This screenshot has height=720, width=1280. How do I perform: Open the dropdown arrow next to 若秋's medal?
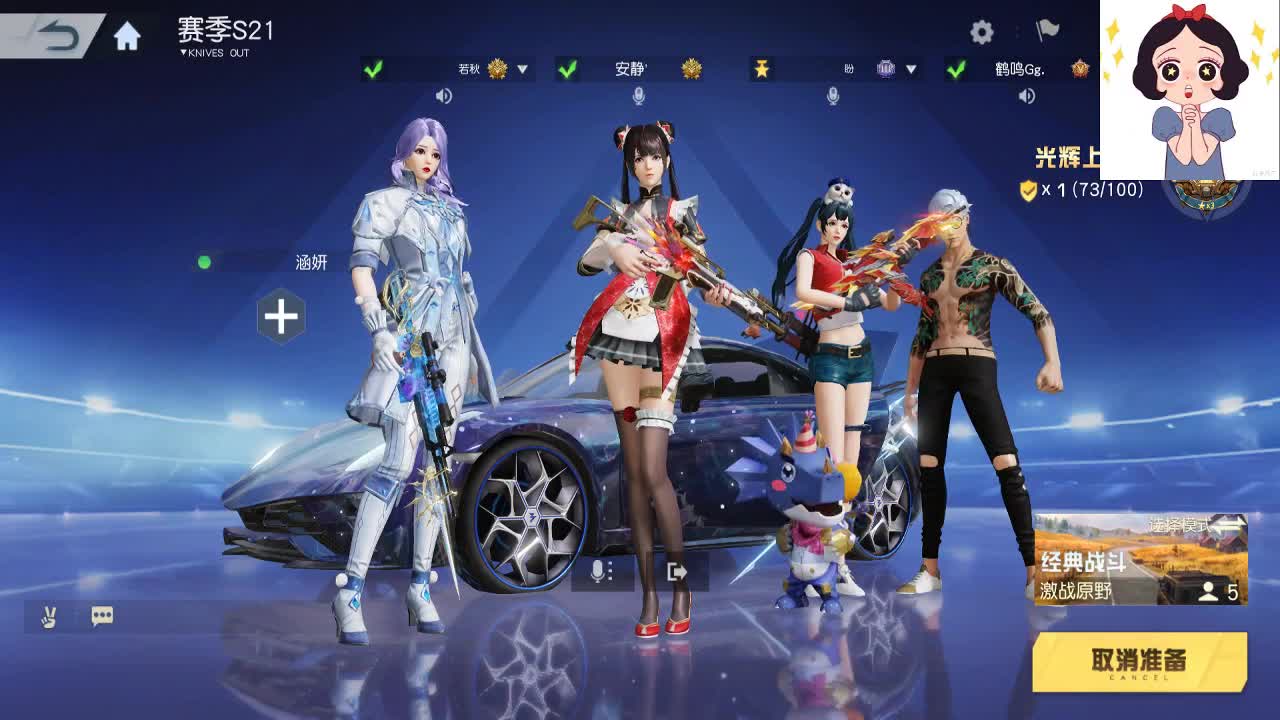(x=521, y=69)
